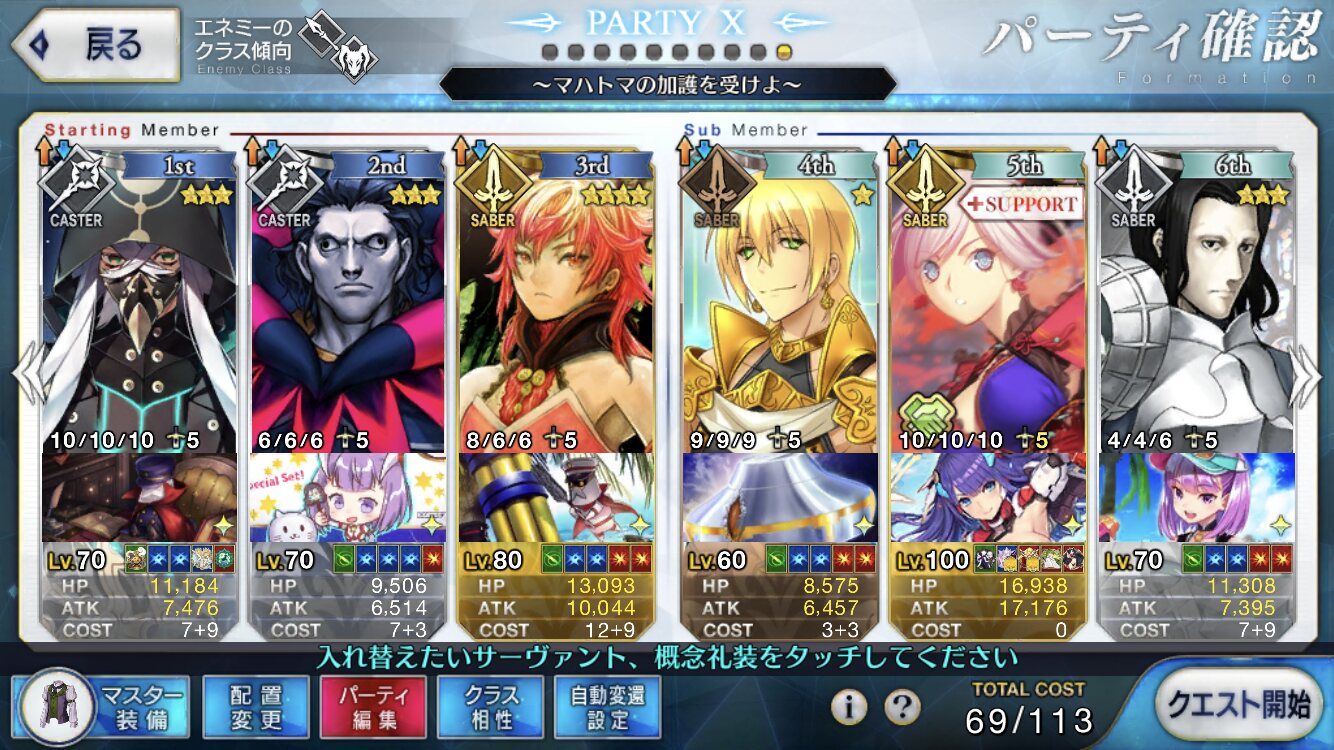Image resolution: width=1334 pixels, height=750 pixels.
Task: Select the 1st slot masked Caster servant
Action: pyautogui.click(x=140, y=310)
